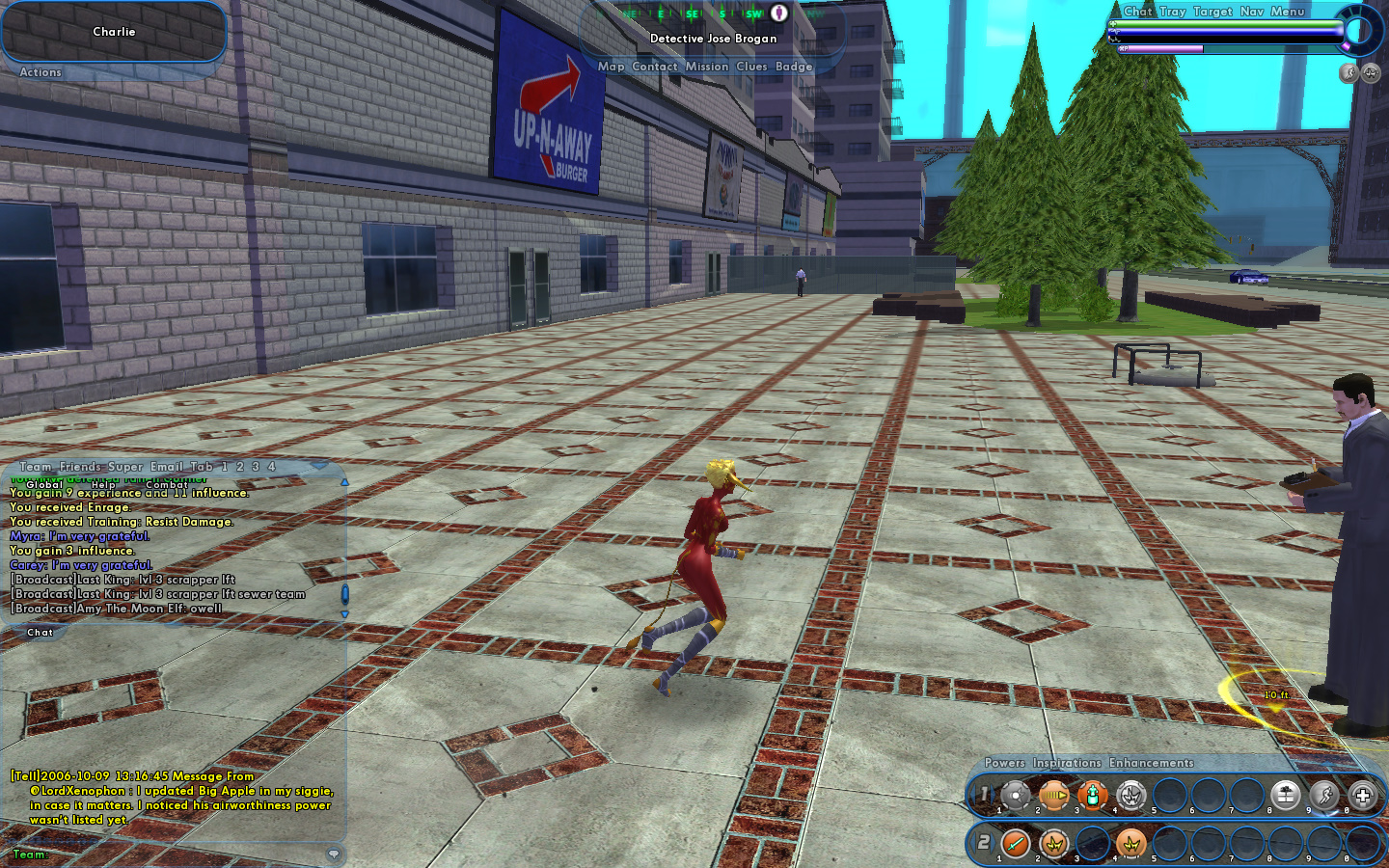This screenshot has height=868, width=1389.
Task: Toggle the Tray window from status bar
Action: pyautogui.click(x=1173, y=12)
